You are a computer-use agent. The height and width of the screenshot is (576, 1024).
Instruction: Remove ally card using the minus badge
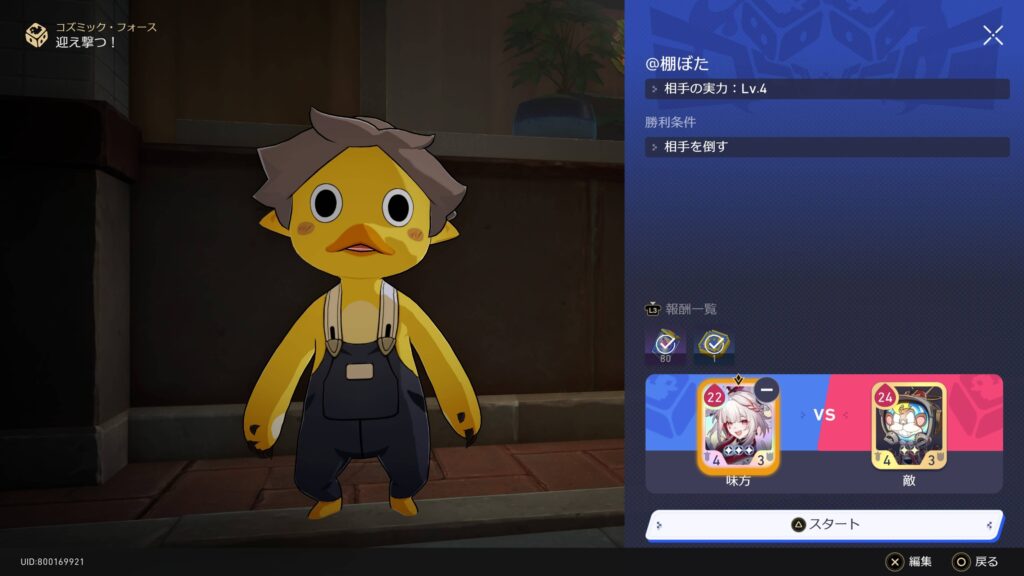tap(767, 390)
